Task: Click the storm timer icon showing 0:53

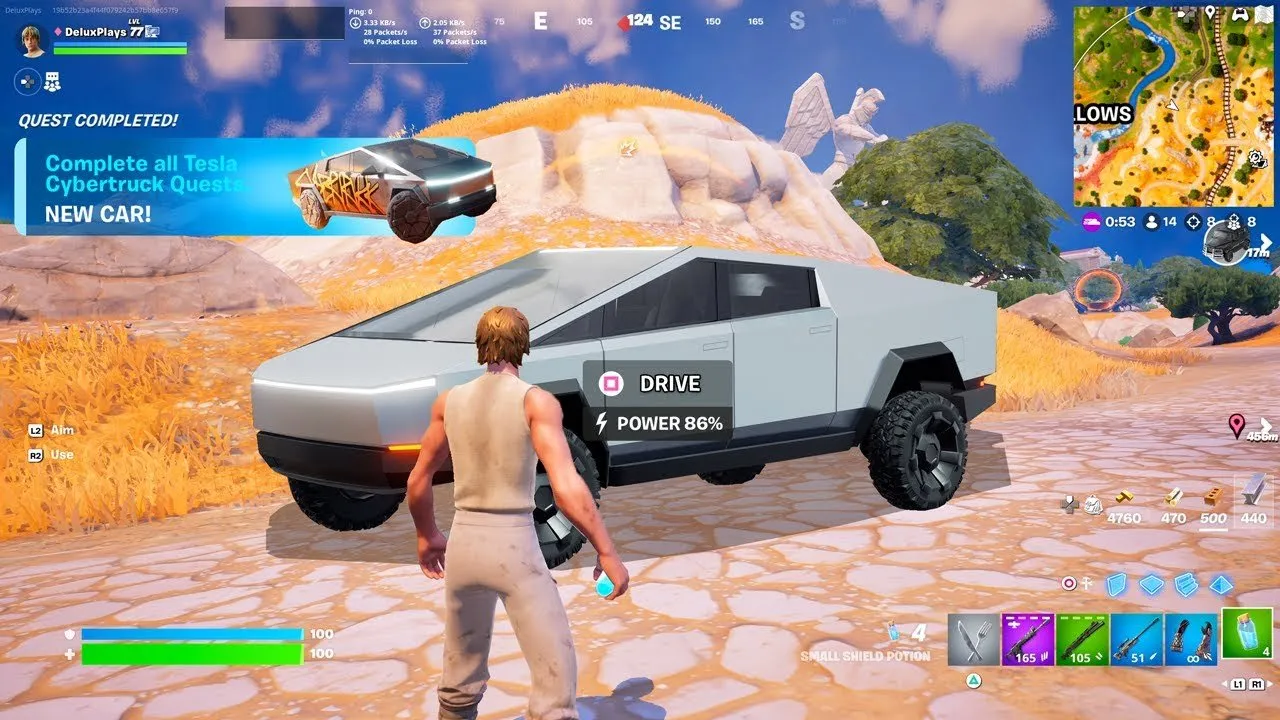Action: 1092,222
